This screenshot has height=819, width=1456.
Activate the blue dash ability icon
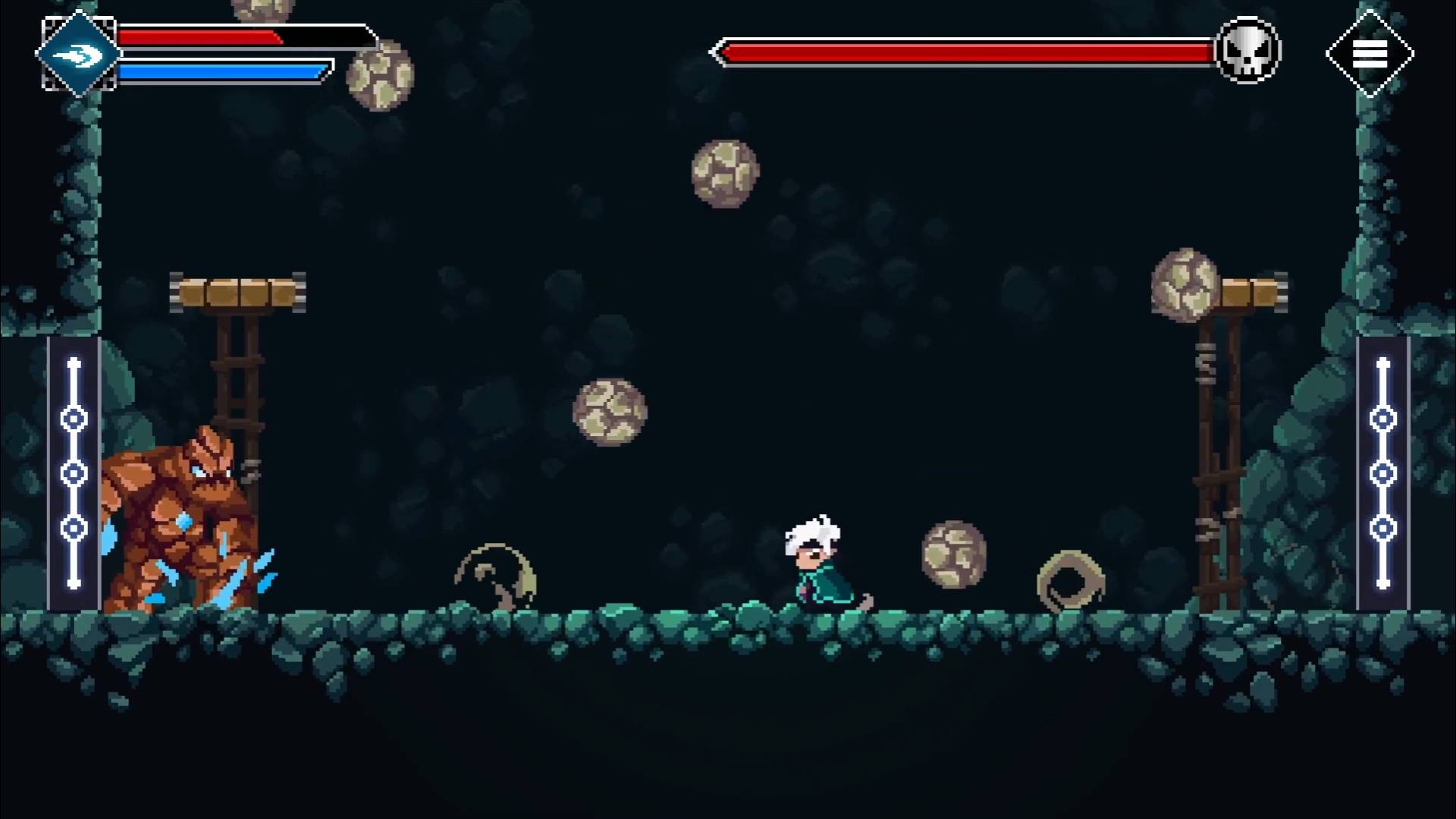[79, 54]
